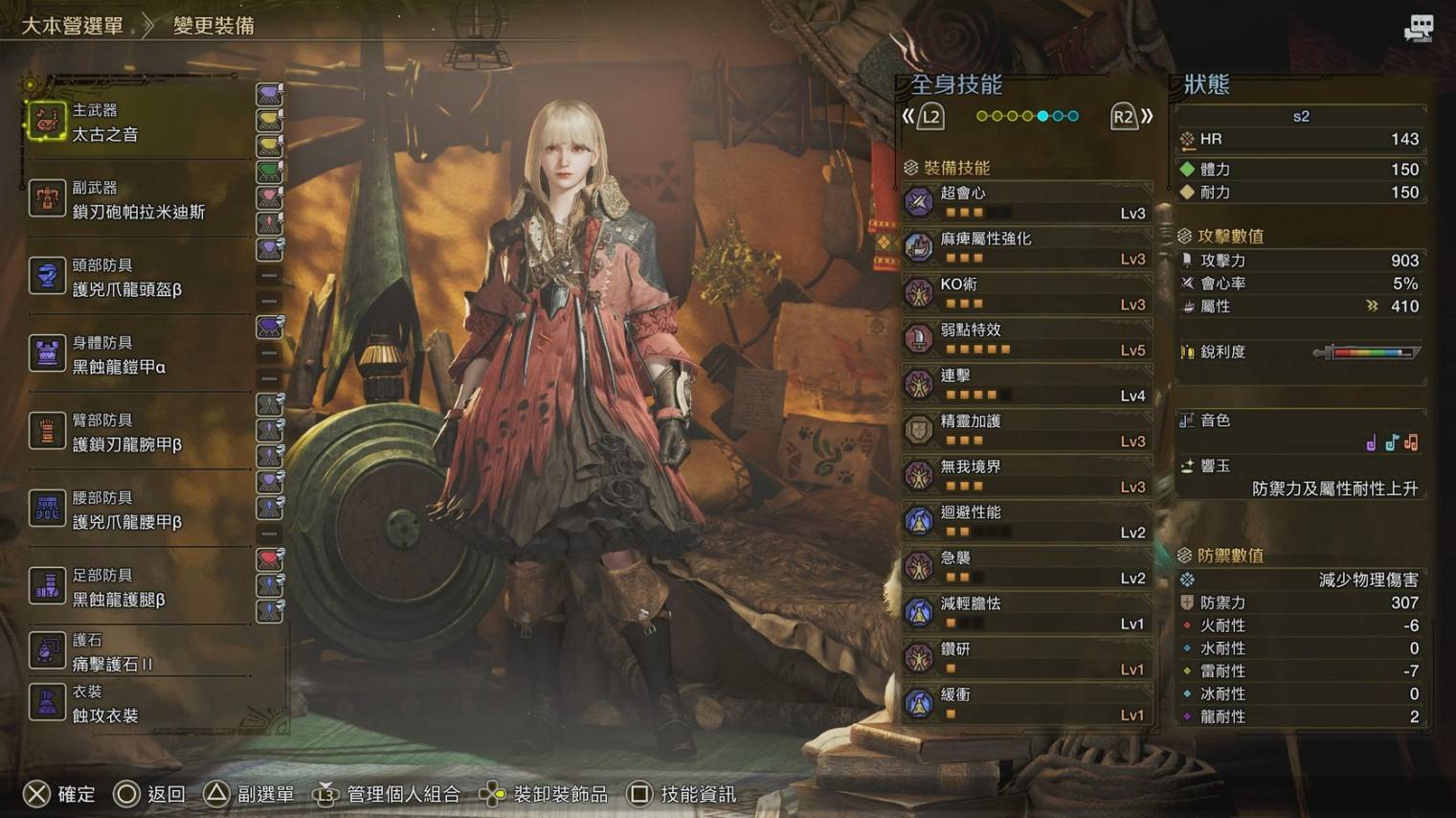Highlight the 精靈加護 skill
This screenshot has width=1456, height=818.
1027,430
